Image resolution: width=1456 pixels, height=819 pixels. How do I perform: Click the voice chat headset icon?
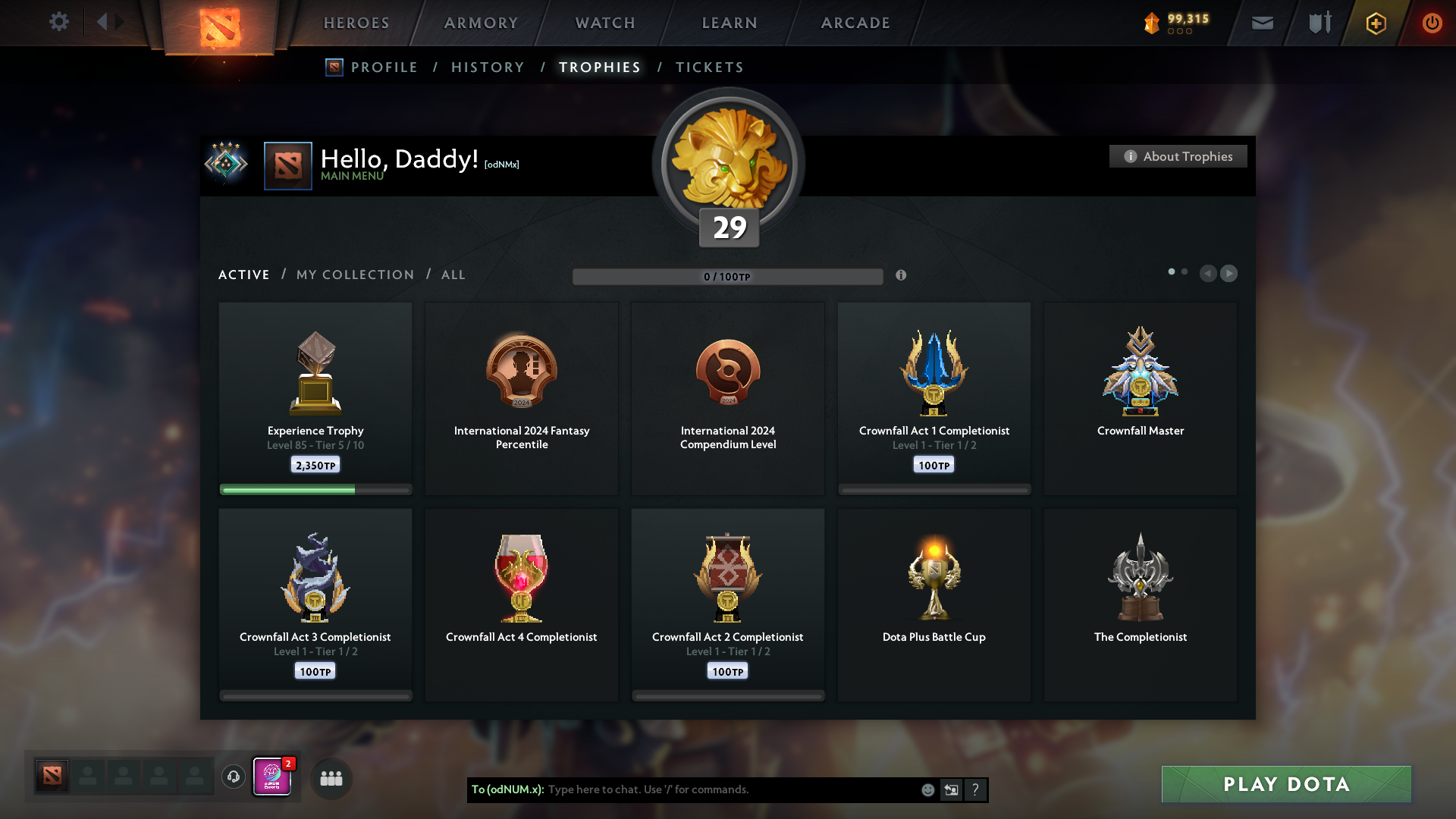(233, 777)
